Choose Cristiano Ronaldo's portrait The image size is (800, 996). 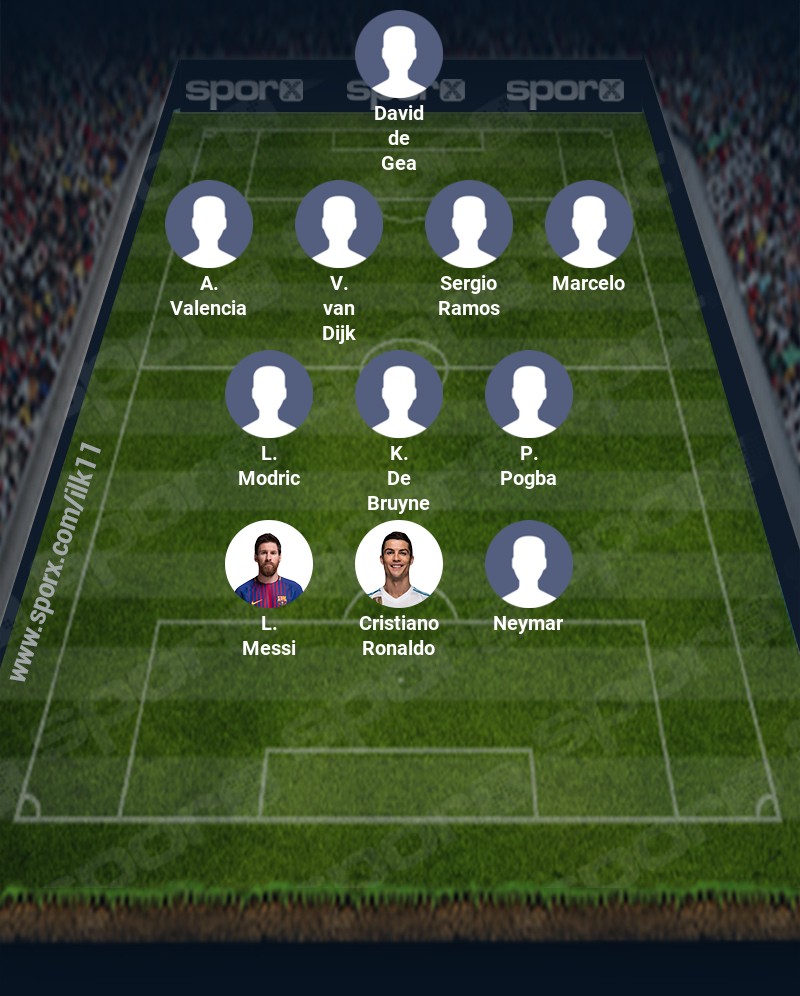399,564
